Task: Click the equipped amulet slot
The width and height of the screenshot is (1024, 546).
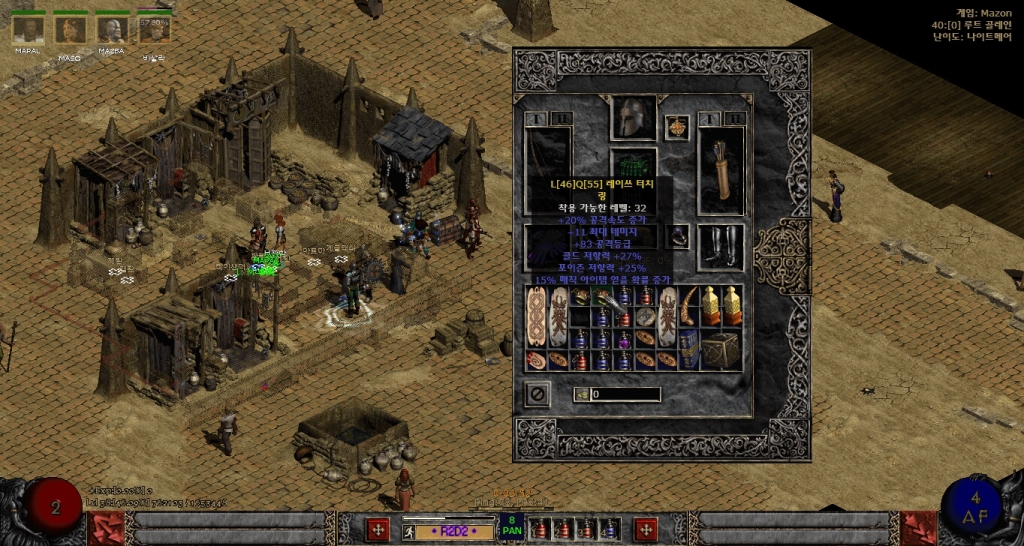Action: [x=677, y=127]
